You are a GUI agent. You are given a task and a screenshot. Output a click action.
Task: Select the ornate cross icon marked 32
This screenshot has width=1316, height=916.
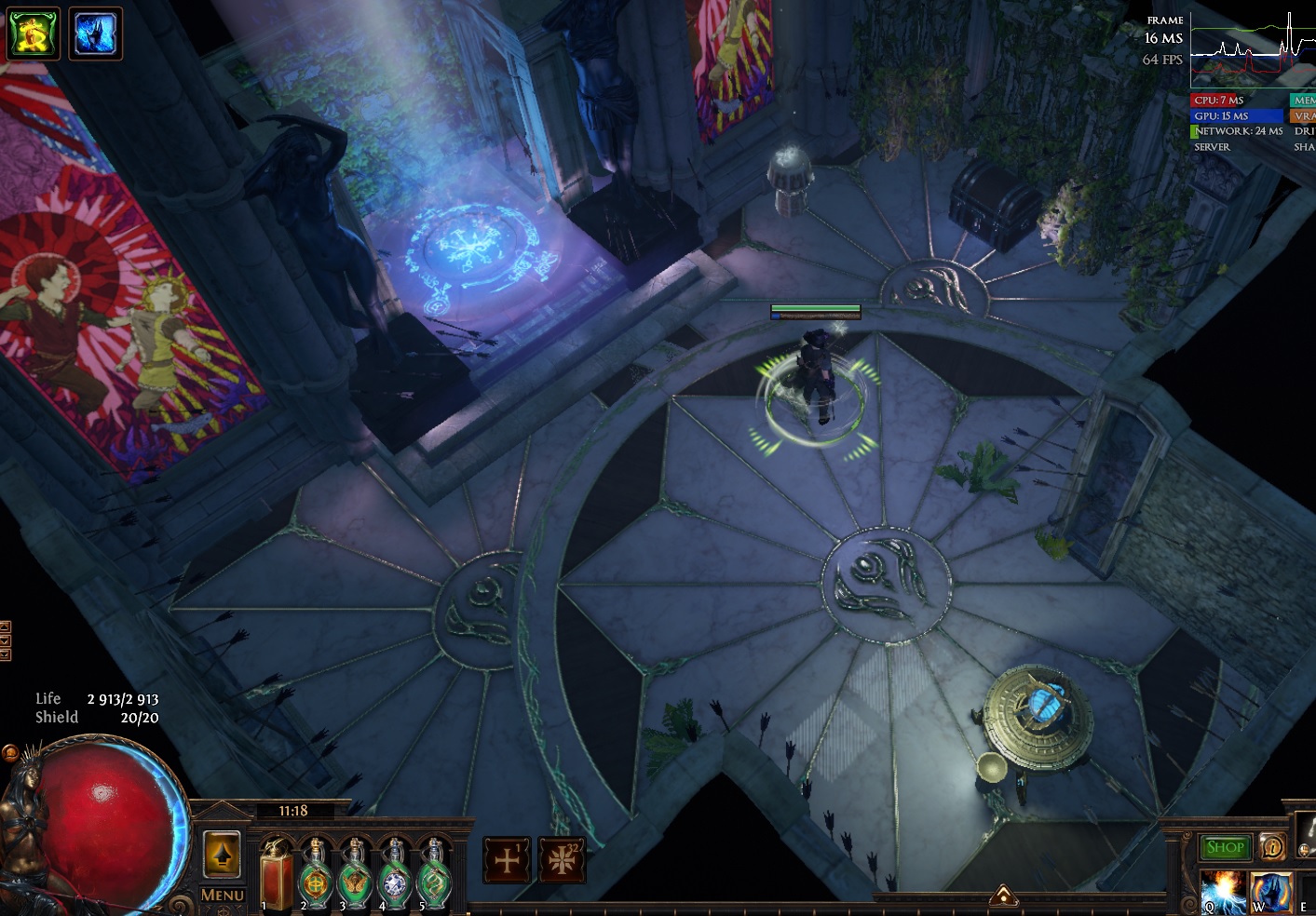(562, 860)
